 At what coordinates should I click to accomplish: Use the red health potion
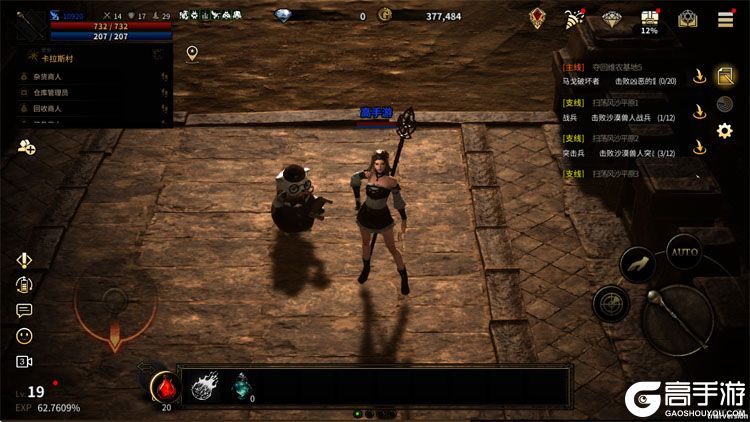click(x=165, y=385)
